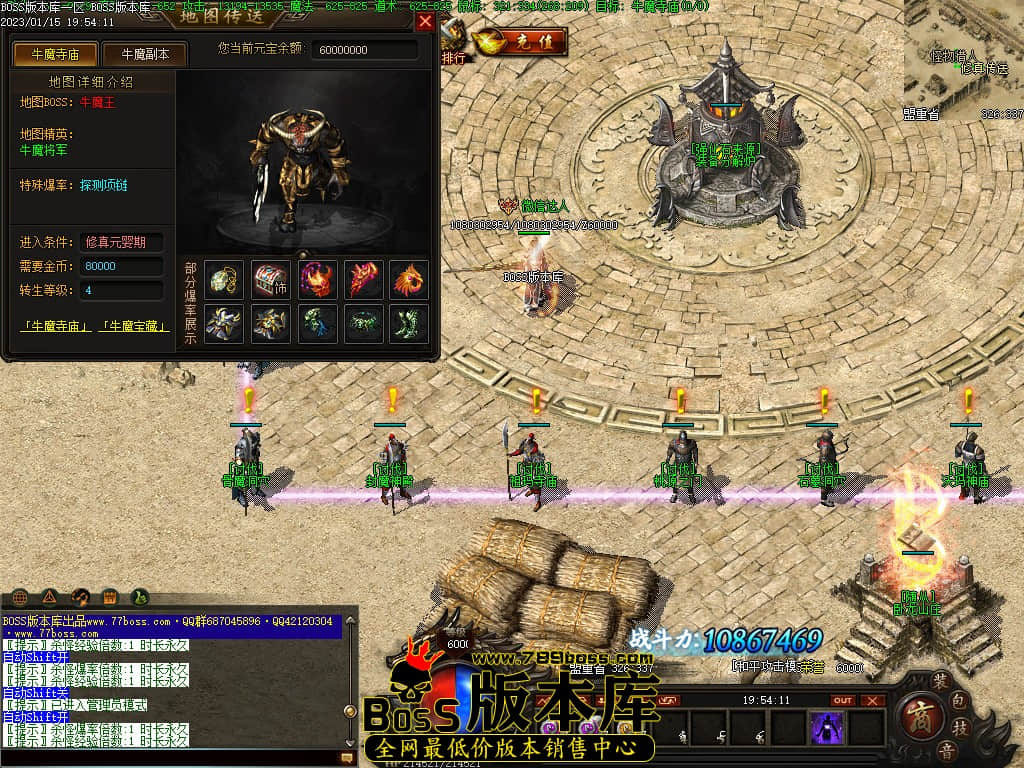Click the 「牛魔寺庙」 teleport link
This screenshot has height=768, width=1024.
(56, 326)
